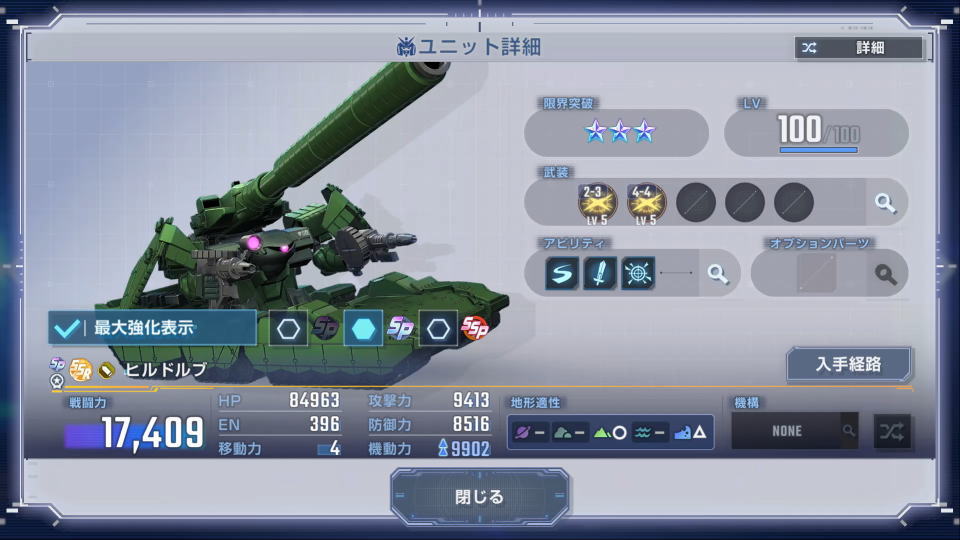
Task: Open the 機構 mechanism search magnifier
Action: [x=849, y=431]
